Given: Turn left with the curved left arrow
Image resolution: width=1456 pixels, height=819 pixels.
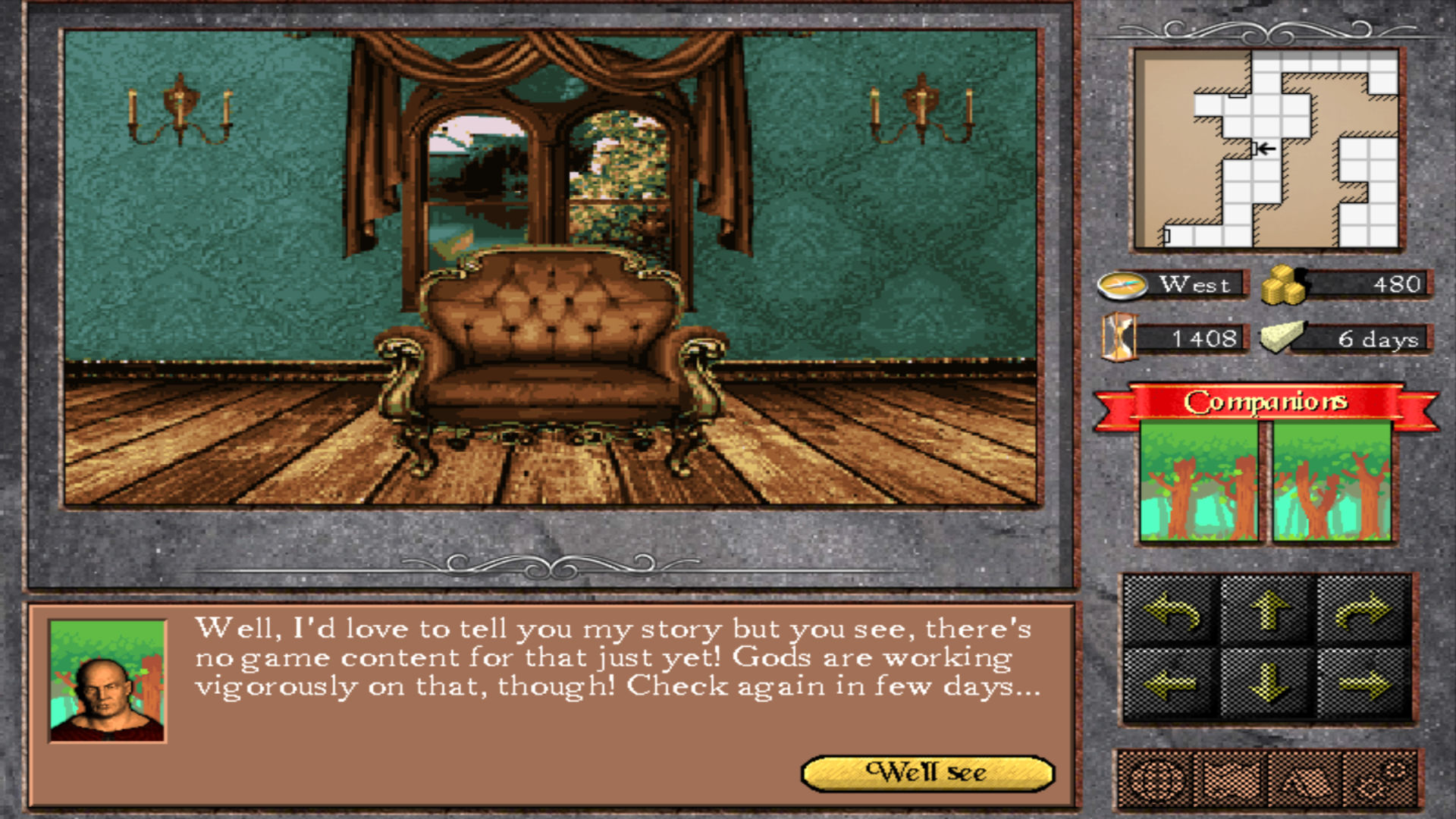Looking at the screenshot, I should 1172,611.
